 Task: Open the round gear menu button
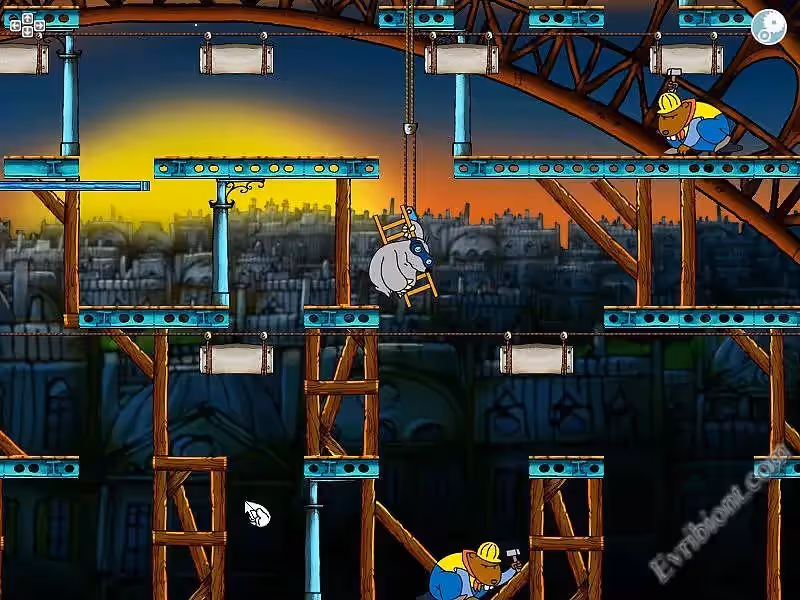coord(768,26)
